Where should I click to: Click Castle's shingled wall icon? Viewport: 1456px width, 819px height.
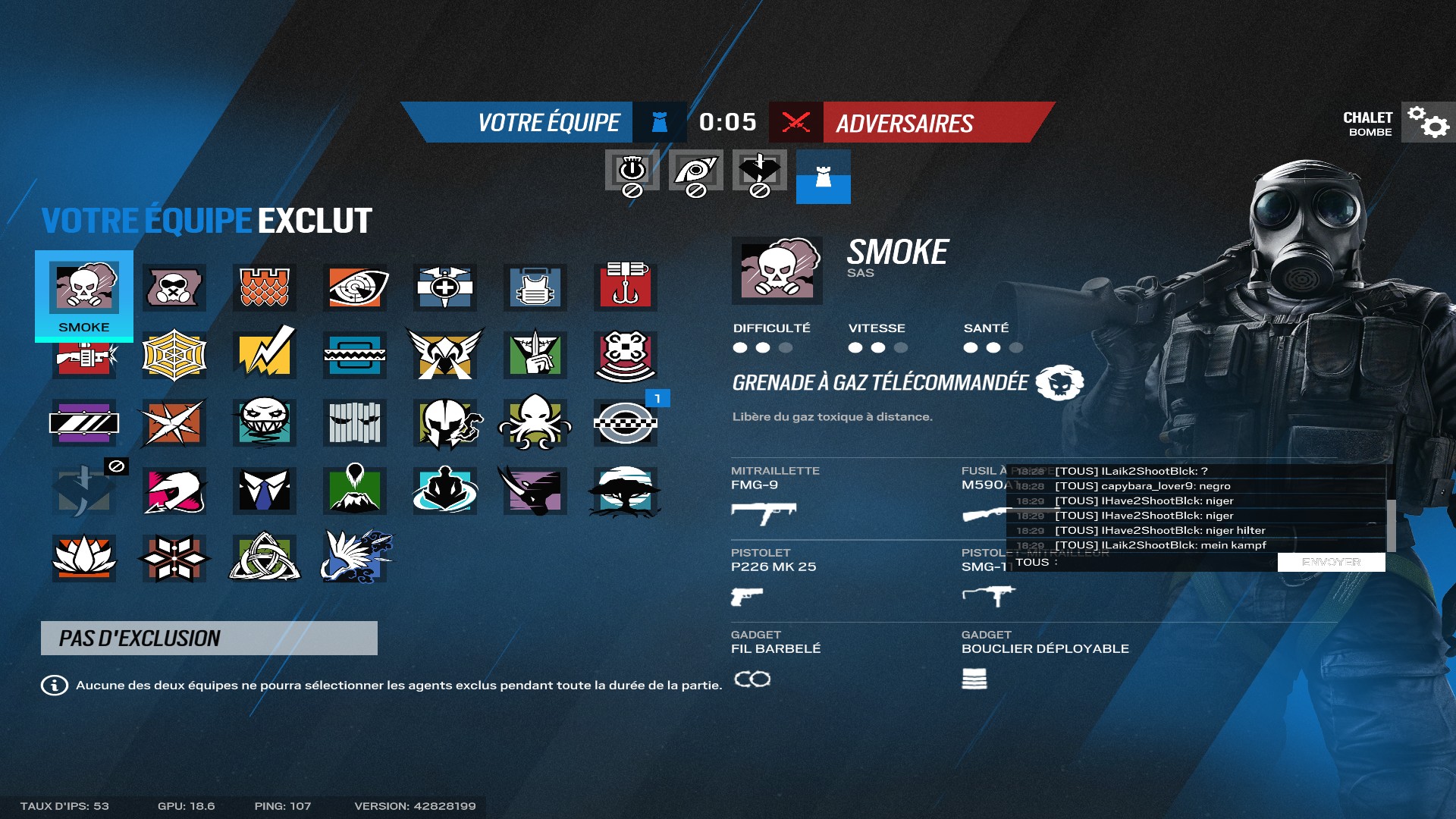(x=263, y=288)
